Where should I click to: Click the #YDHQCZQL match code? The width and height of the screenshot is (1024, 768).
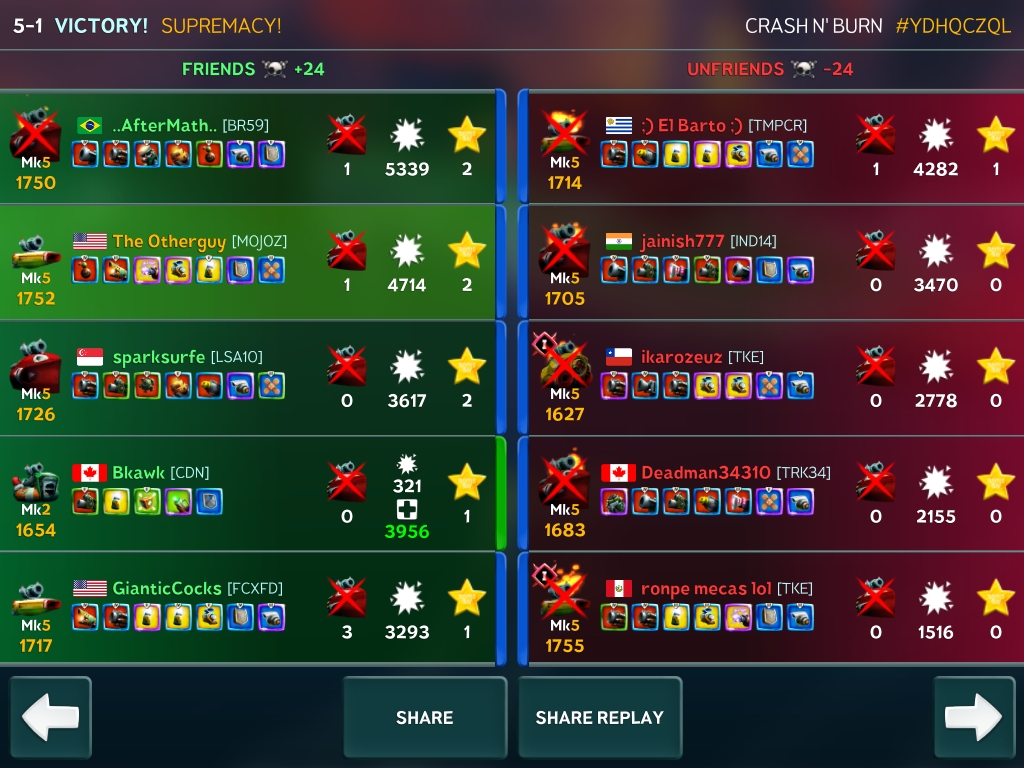(x=953, y=26)
